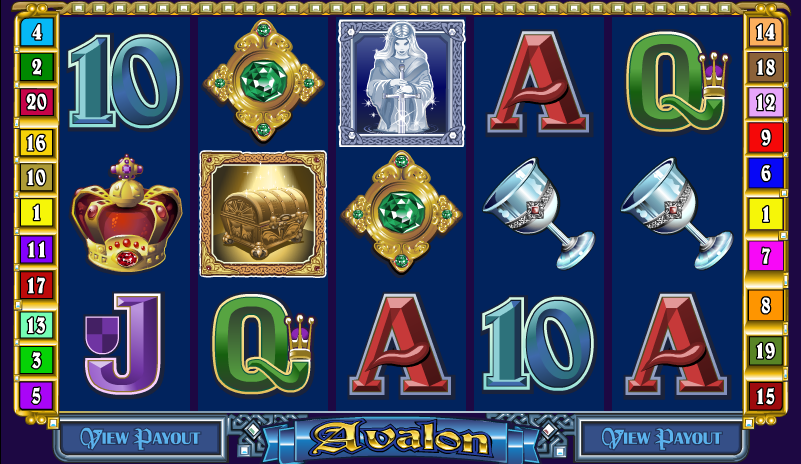Choose the purple payline 11 marker

click(36, 249)
